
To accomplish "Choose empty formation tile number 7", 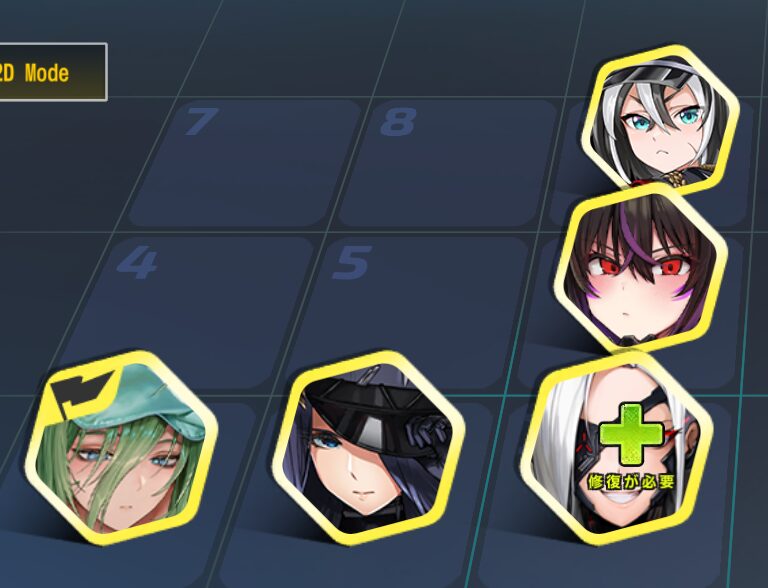I will click(x=245, y=160).
